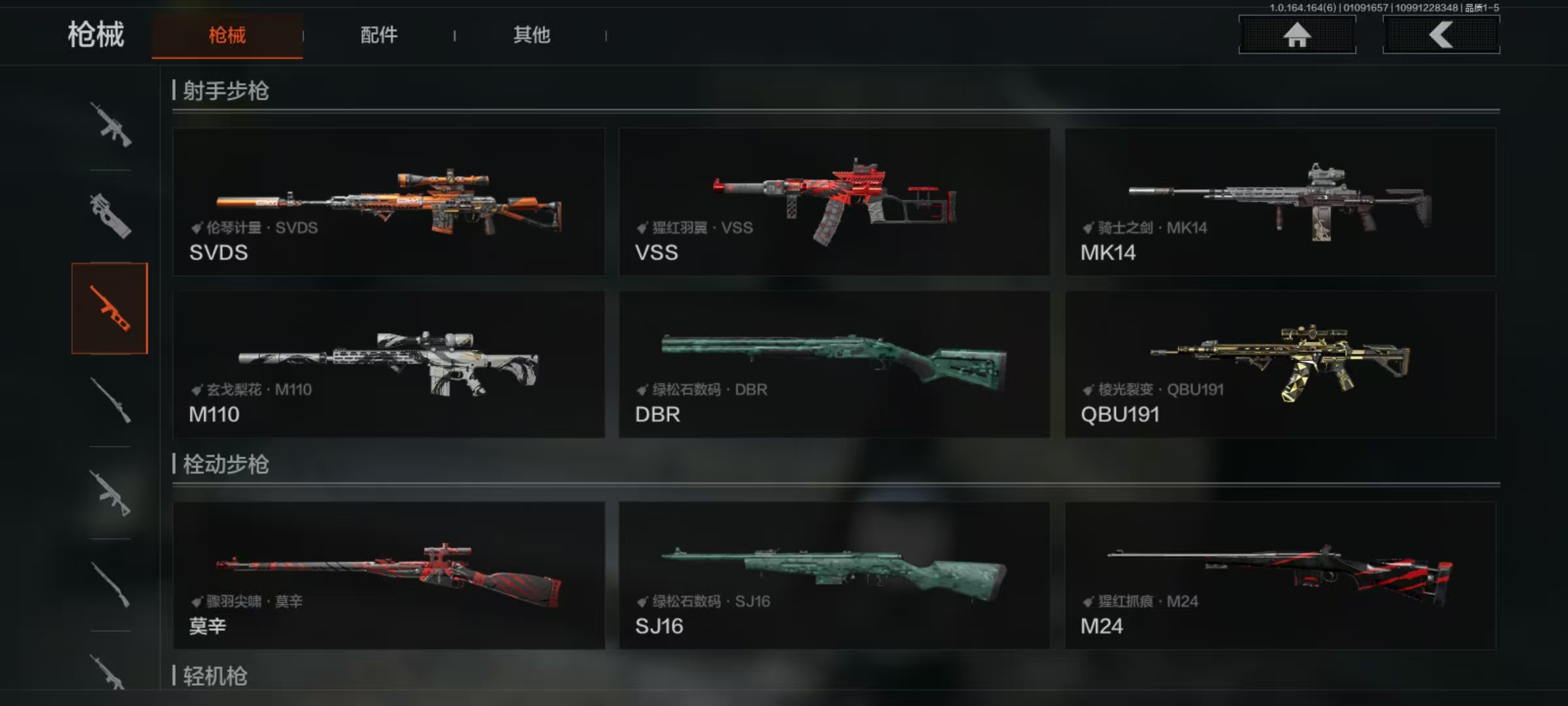This screenshot has height=706, width=1568.
Task: Select the turquoise DBR card
Action: tap(834, 364)
